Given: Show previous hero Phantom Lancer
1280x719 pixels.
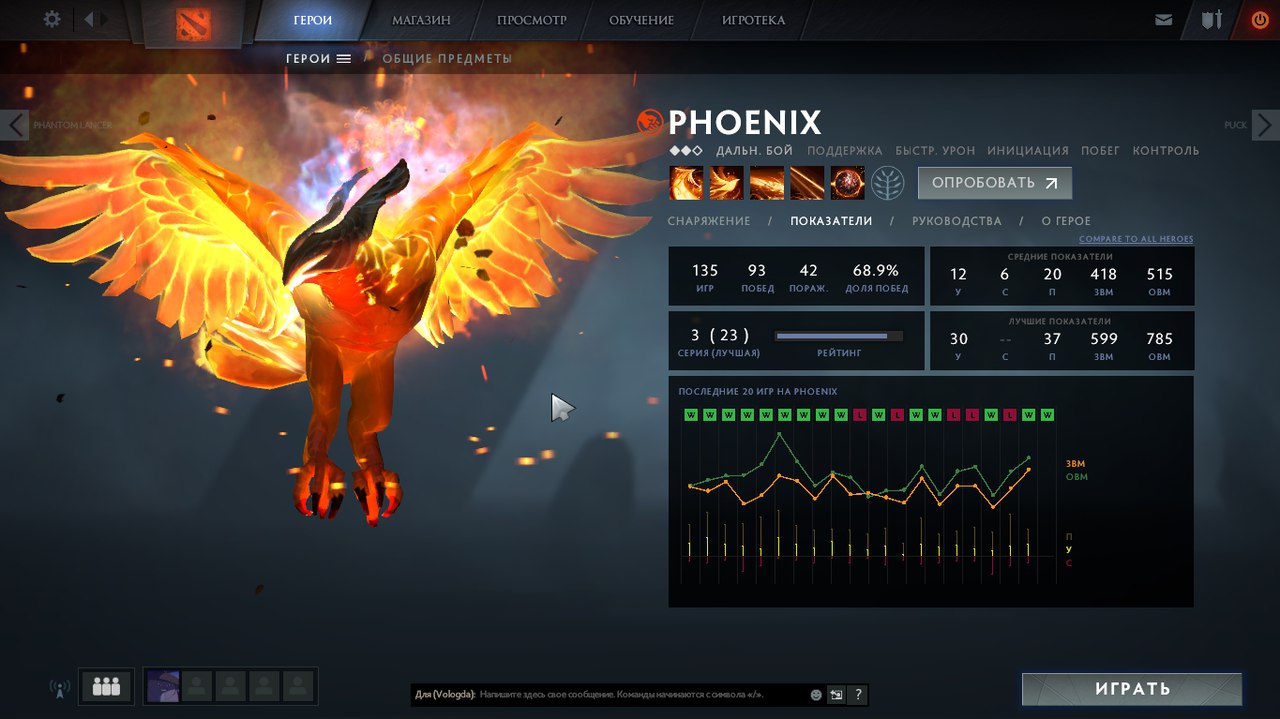Looking at the screenshot, I should pos(15,125).
